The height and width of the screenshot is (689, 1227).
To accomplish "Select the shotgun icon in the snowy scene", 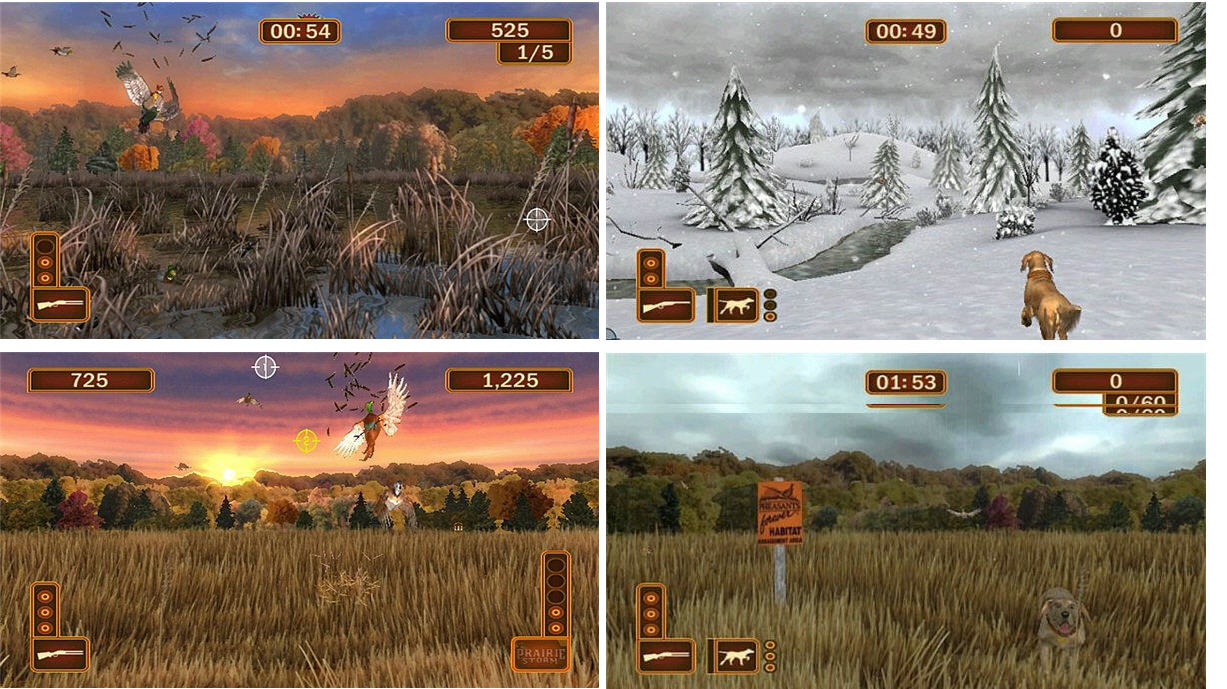I will (x=665, y=305).
